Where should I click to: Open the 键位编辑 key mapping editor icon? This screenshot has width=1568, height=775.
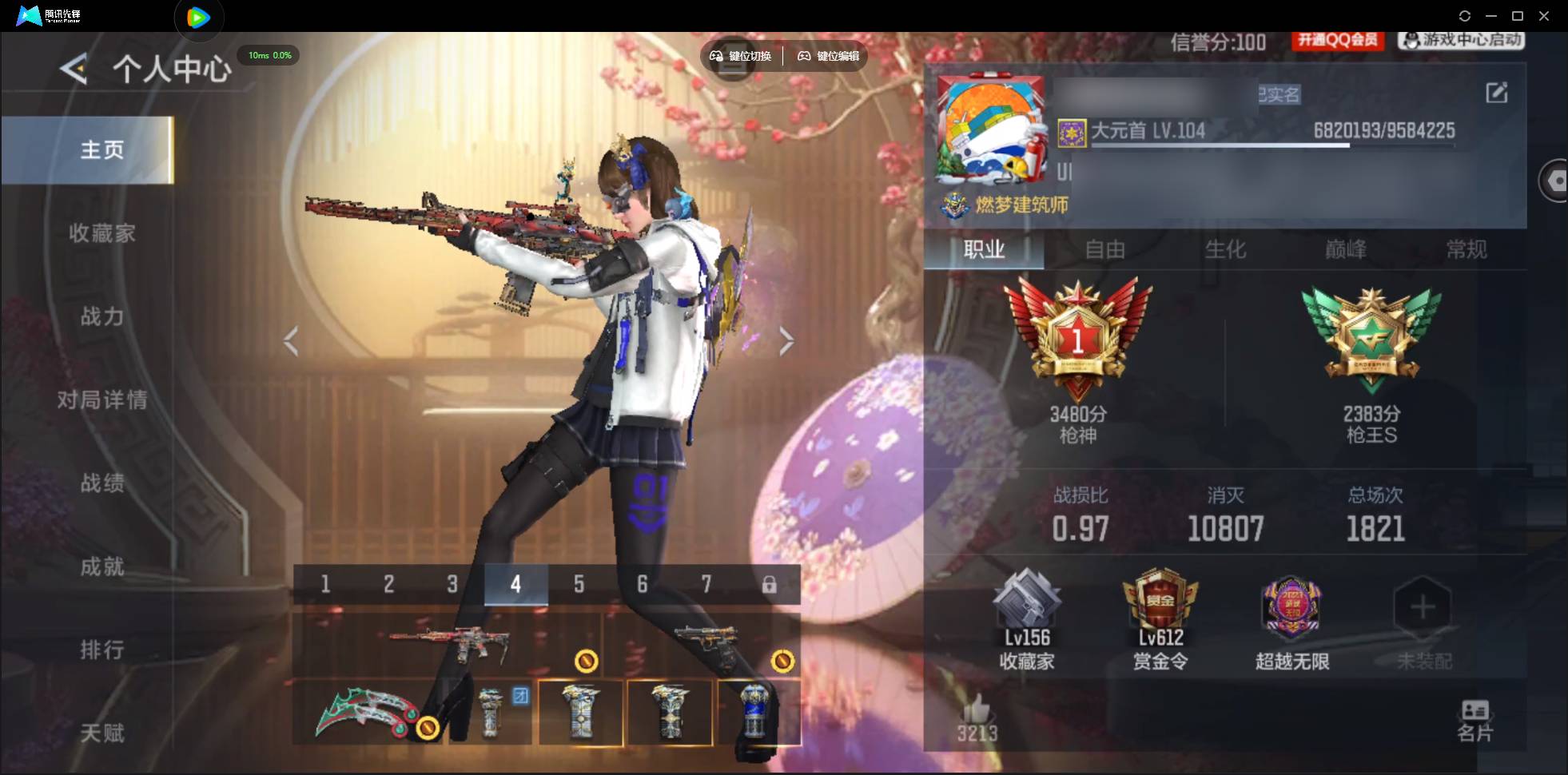click(x=826, y=57)
